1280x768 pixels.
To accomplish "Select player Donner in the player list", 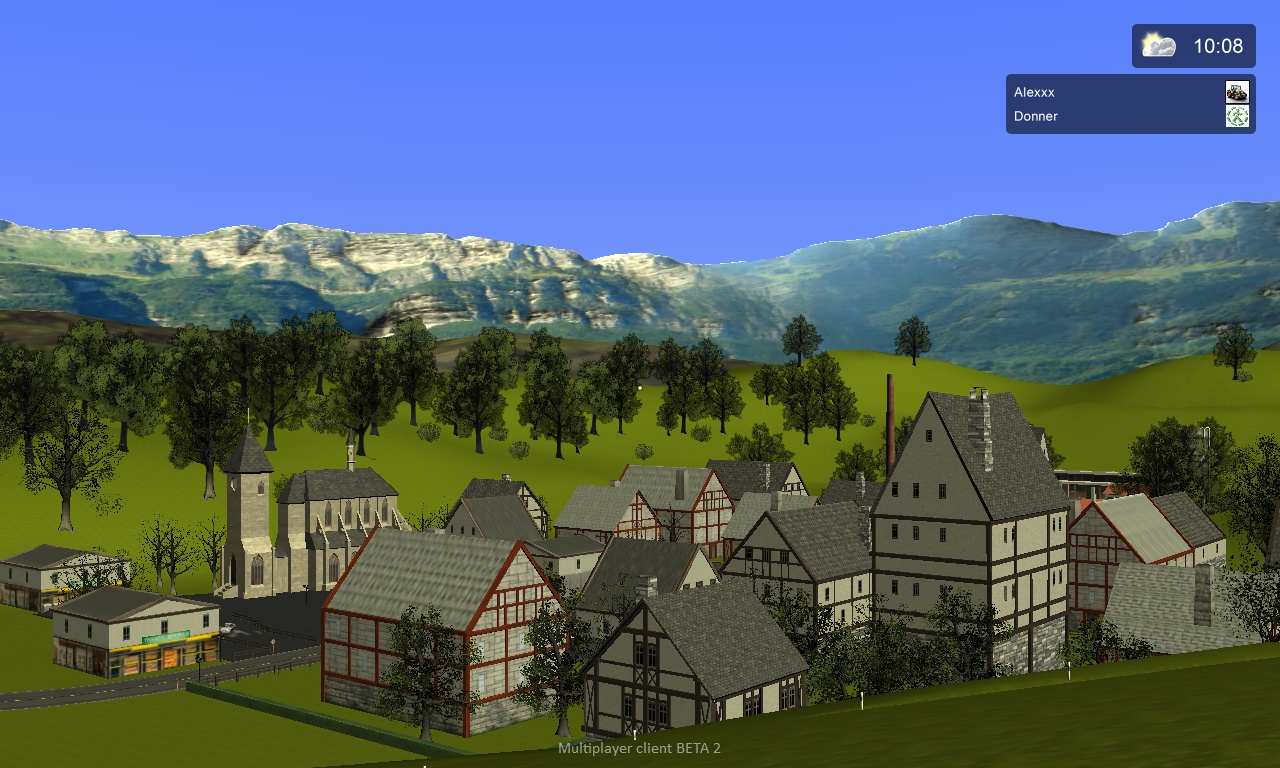I will 1036,116.
